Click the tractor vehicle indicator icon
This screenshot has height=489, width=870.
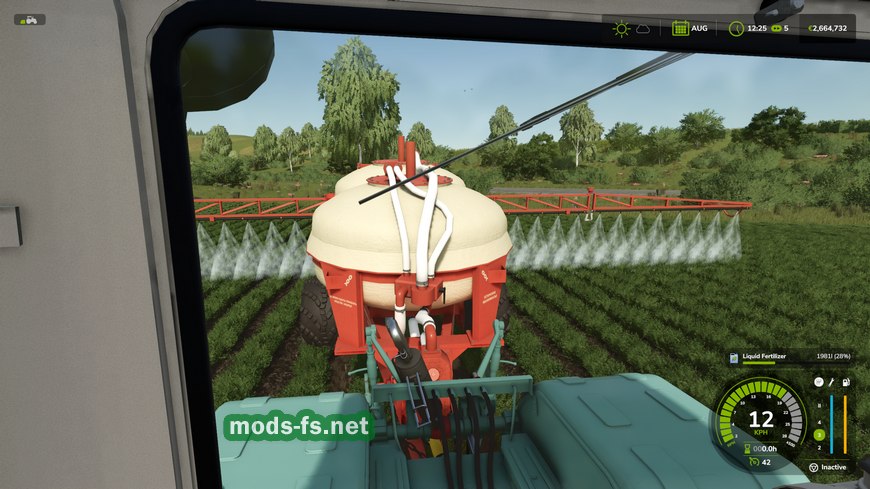point(29,19)
